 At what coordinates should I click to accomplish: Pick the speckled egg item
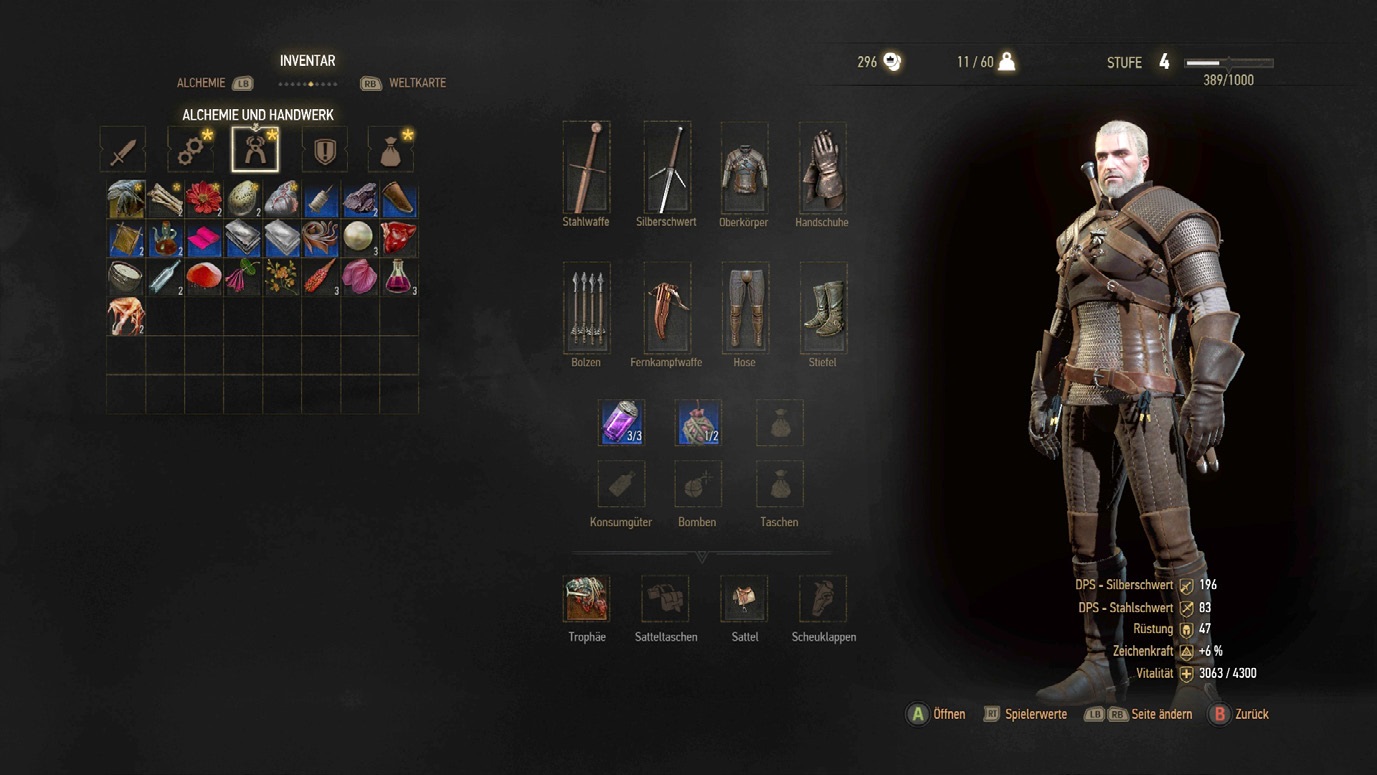(x=243, y=199)
